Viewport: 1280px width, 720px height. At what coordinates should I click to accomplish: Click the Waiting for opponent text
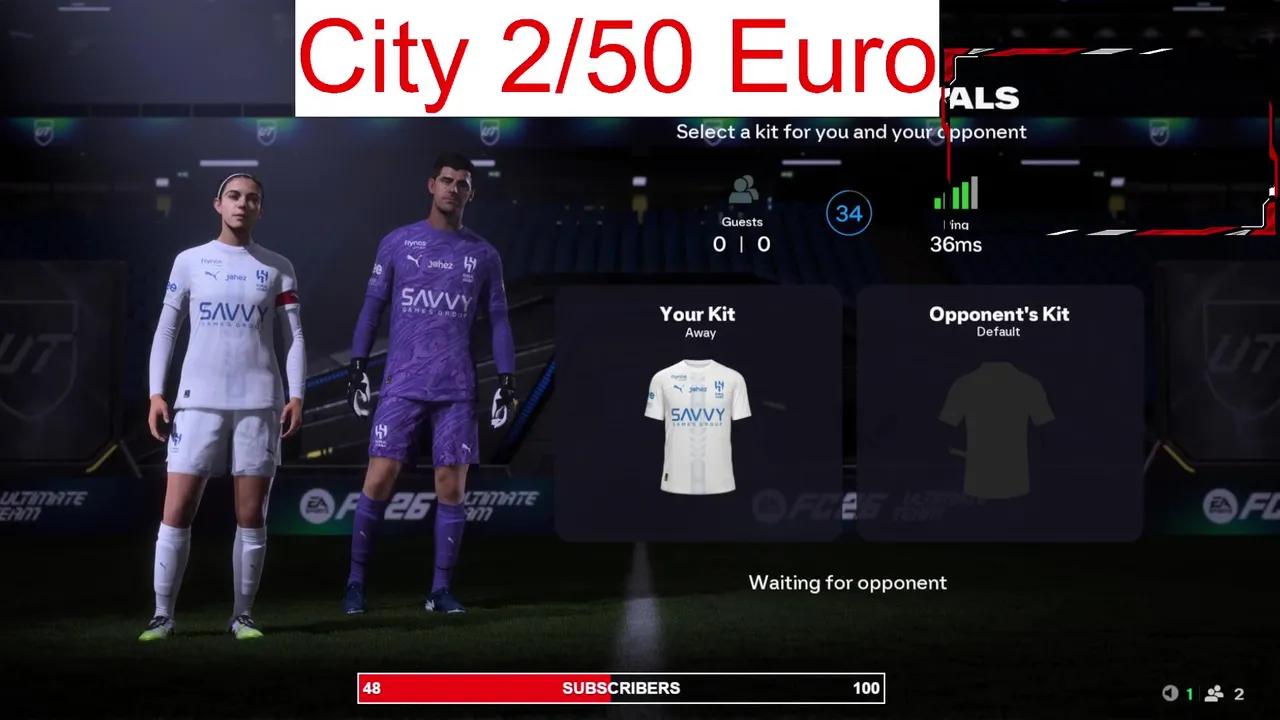point(848,582)
